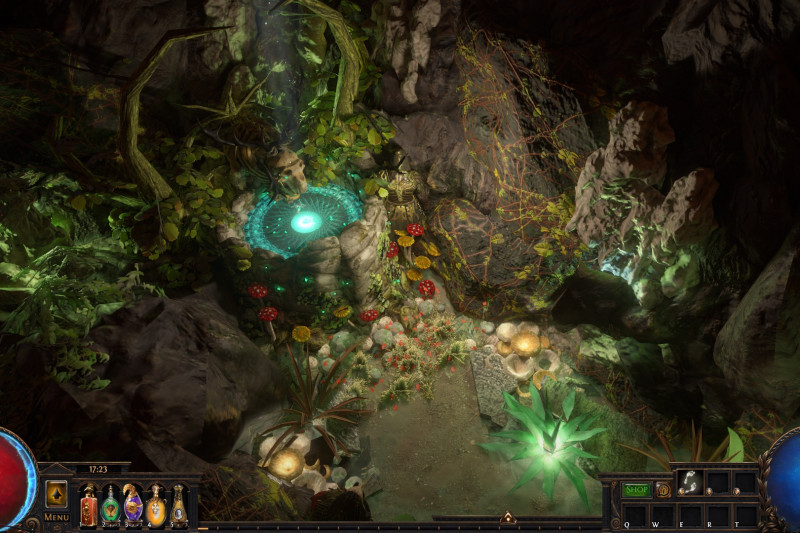800x533 pixels.
Task: Open the Menu button
Action: click(56, 516)
